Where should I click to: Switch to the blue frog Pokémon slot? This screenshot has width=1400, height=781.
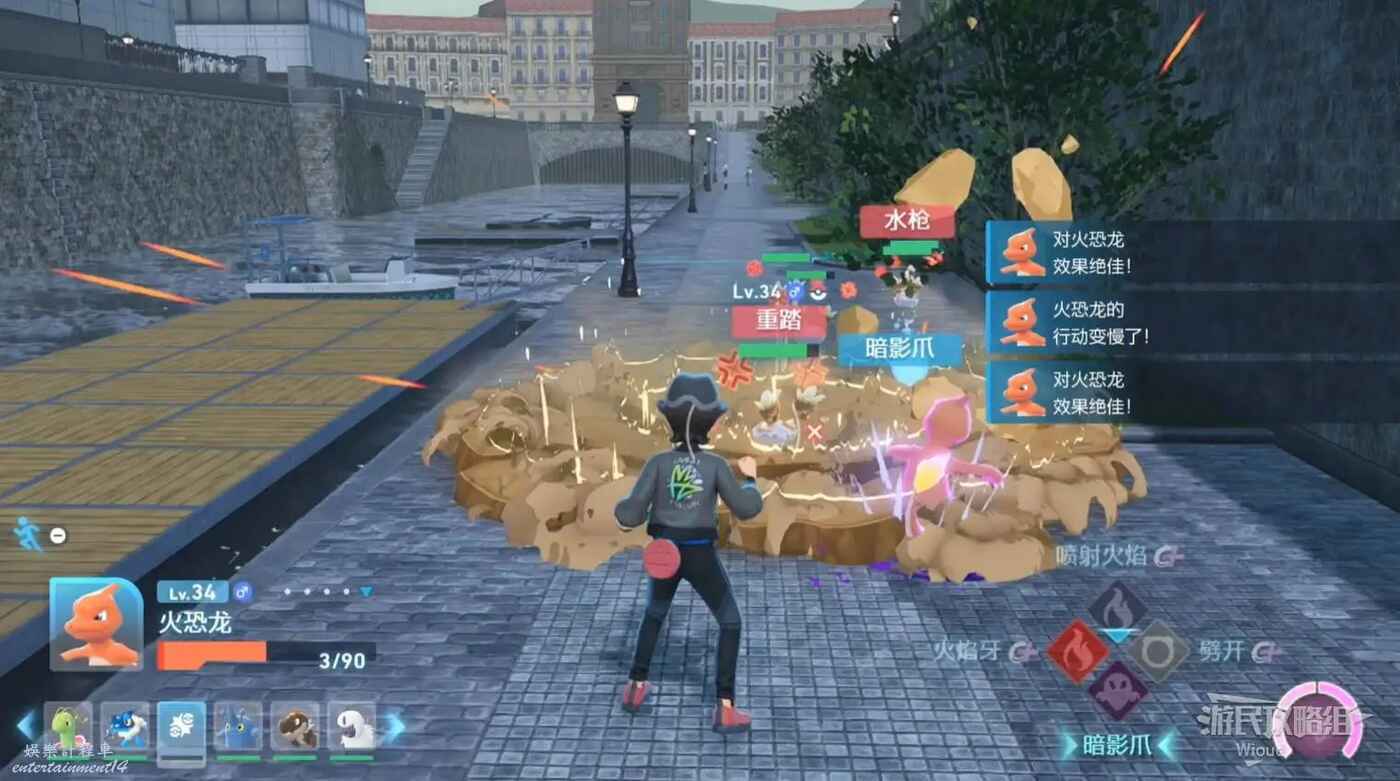point(125,726)
